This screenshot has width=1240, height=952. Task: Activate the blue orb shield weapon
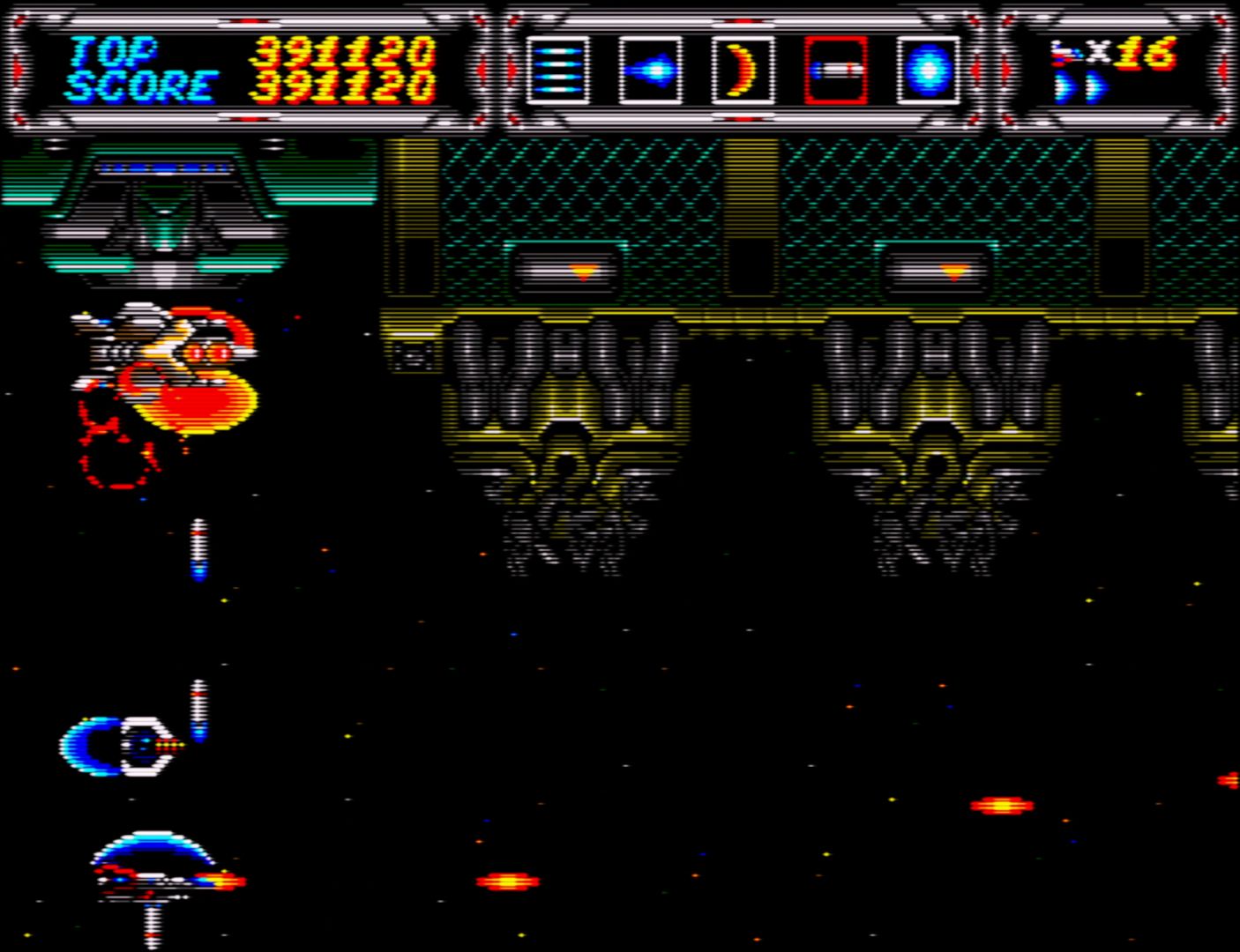[x=928, y=71]
